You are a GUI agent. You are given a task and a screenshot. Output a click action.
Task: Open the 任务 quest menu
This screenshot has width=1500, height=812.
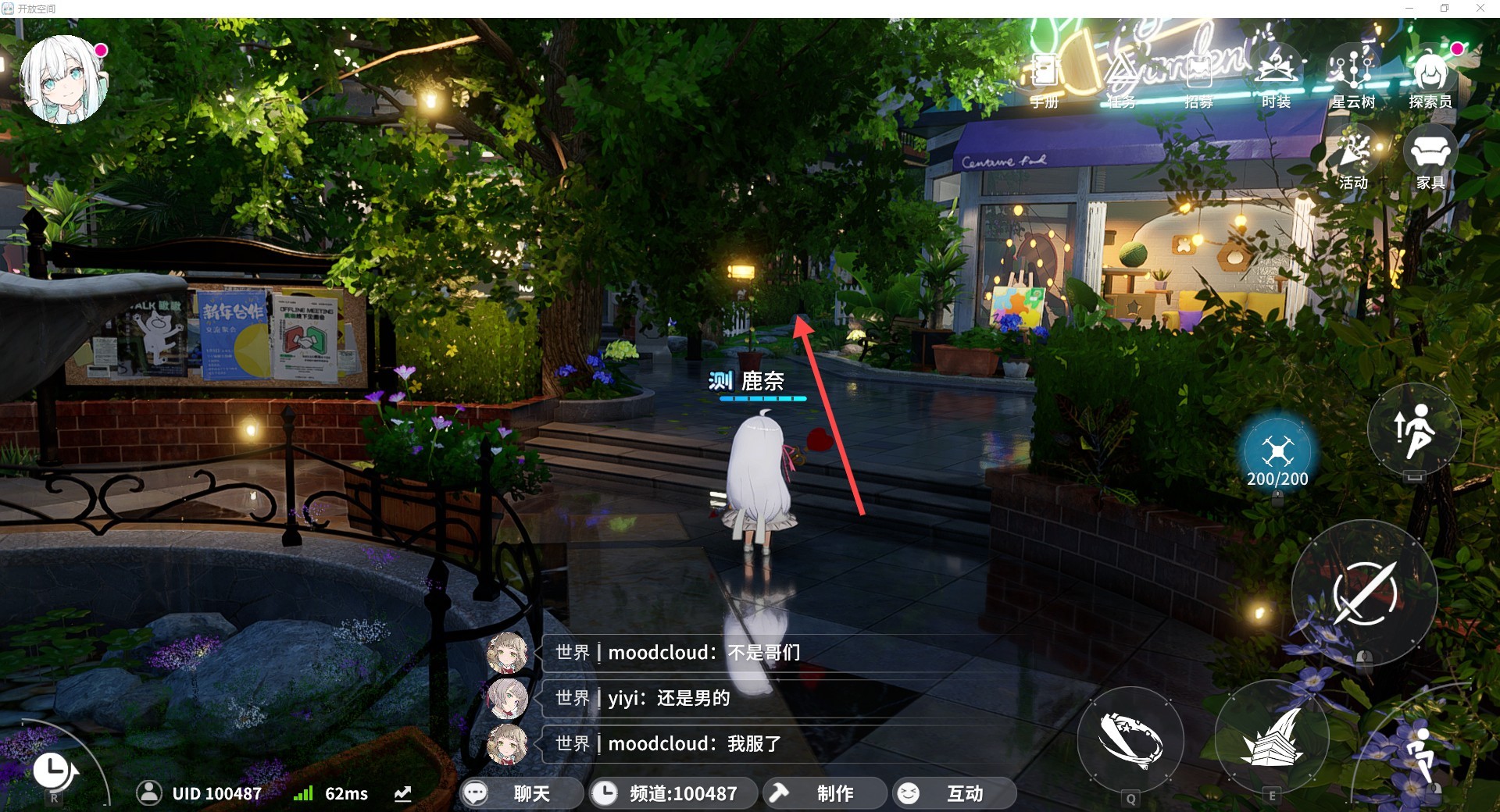(1121, 78)
